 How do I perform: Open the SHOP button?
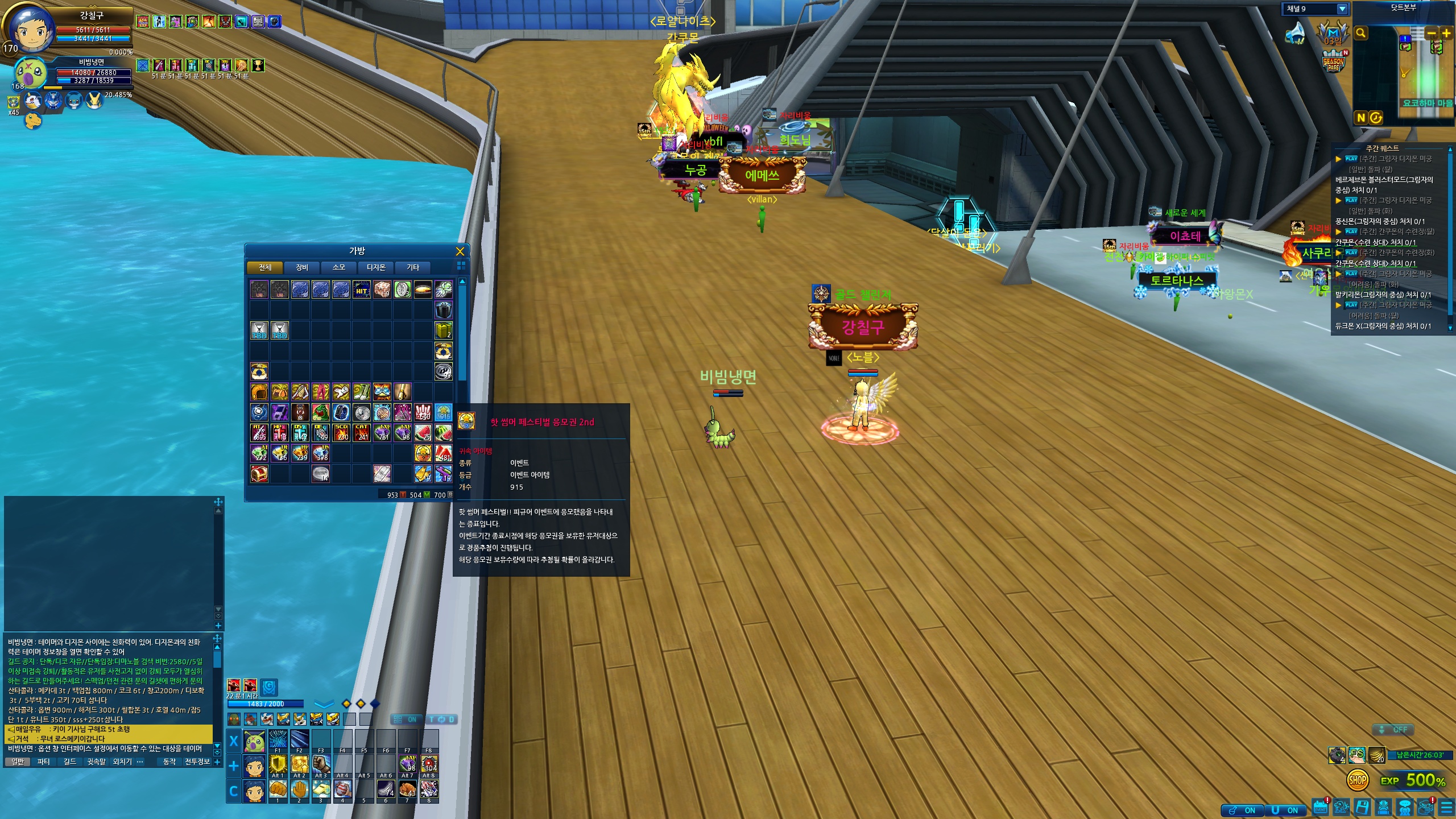[x=1358, y=780]
